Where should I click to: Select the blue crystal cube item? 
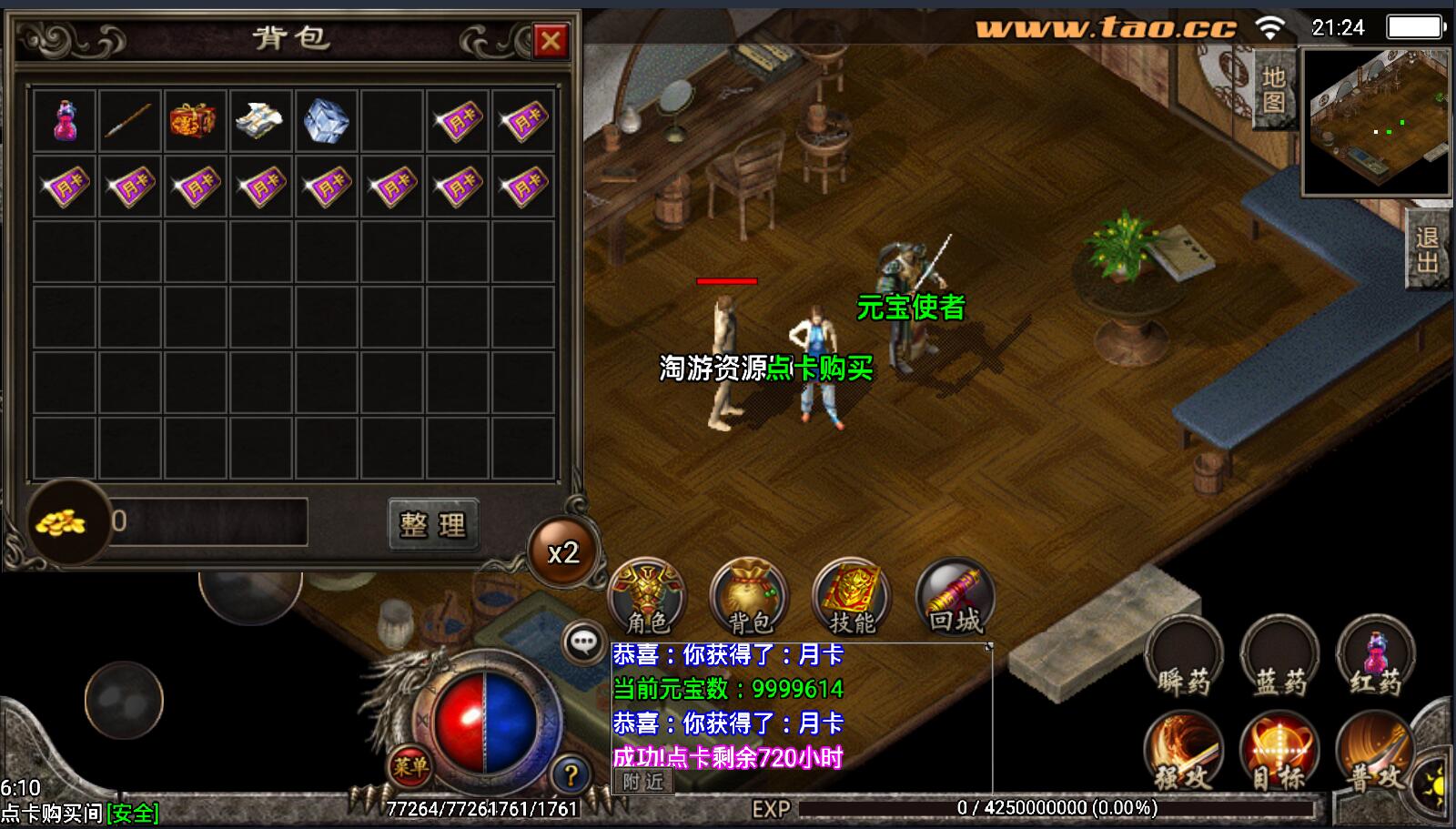click(x=326, y=120)
